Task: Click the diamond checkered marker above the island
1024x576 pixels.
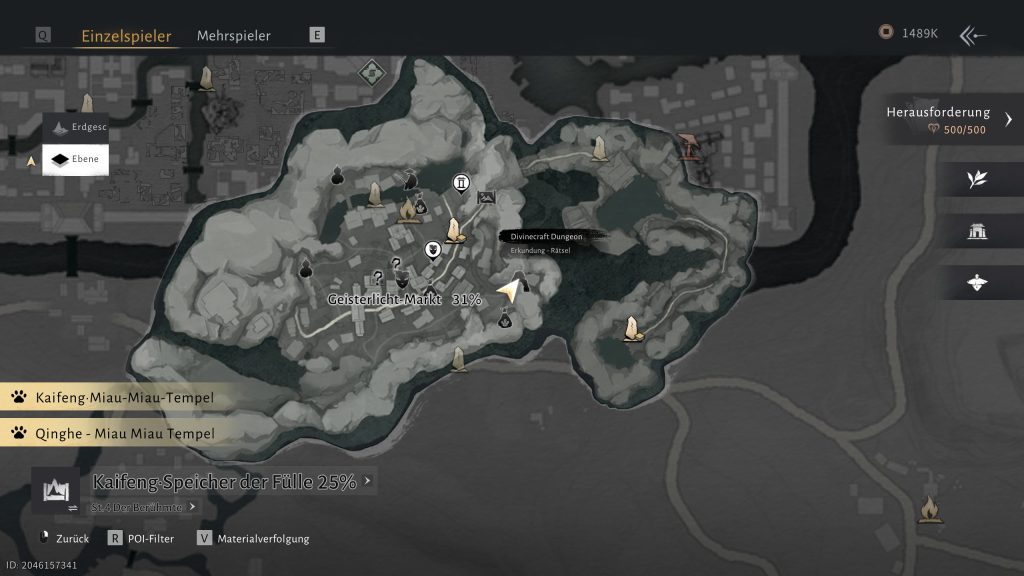Action: (372, 72)
